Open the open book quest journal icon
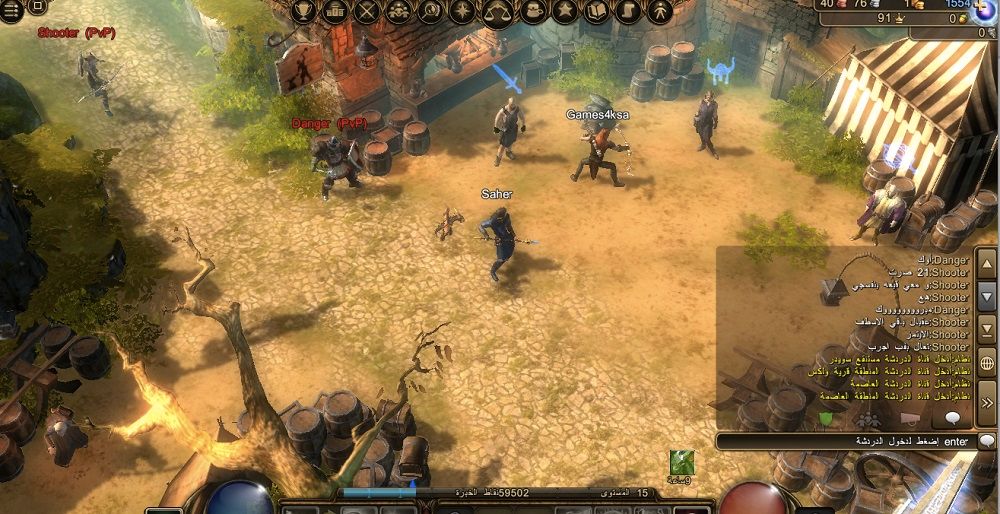1000x514 pixels. [597, 12]
